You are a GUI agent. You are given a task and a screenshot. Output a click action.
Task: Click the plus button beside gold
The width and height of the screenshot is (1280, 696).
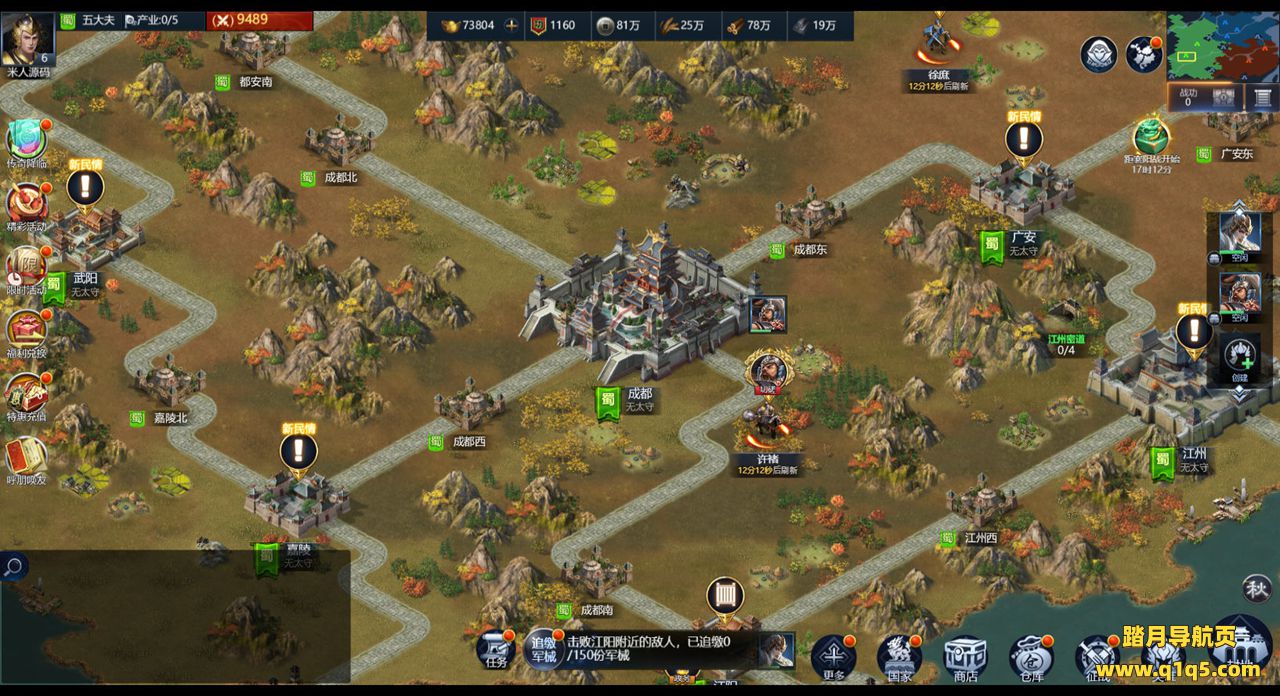coord(512,25)
